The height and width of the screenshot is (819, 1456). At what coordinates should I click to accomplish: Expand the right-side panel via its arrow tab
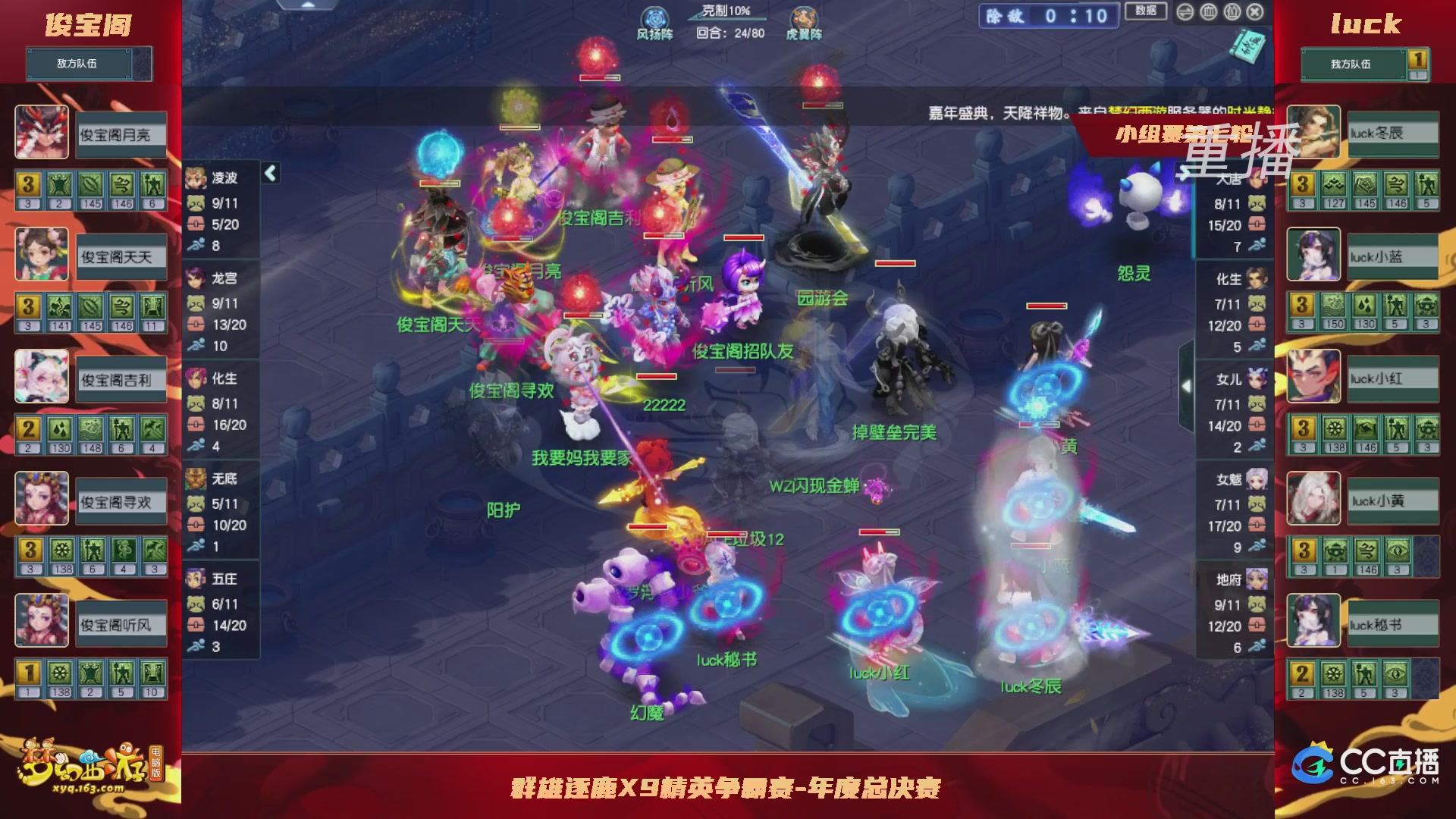click(1187, 385)
